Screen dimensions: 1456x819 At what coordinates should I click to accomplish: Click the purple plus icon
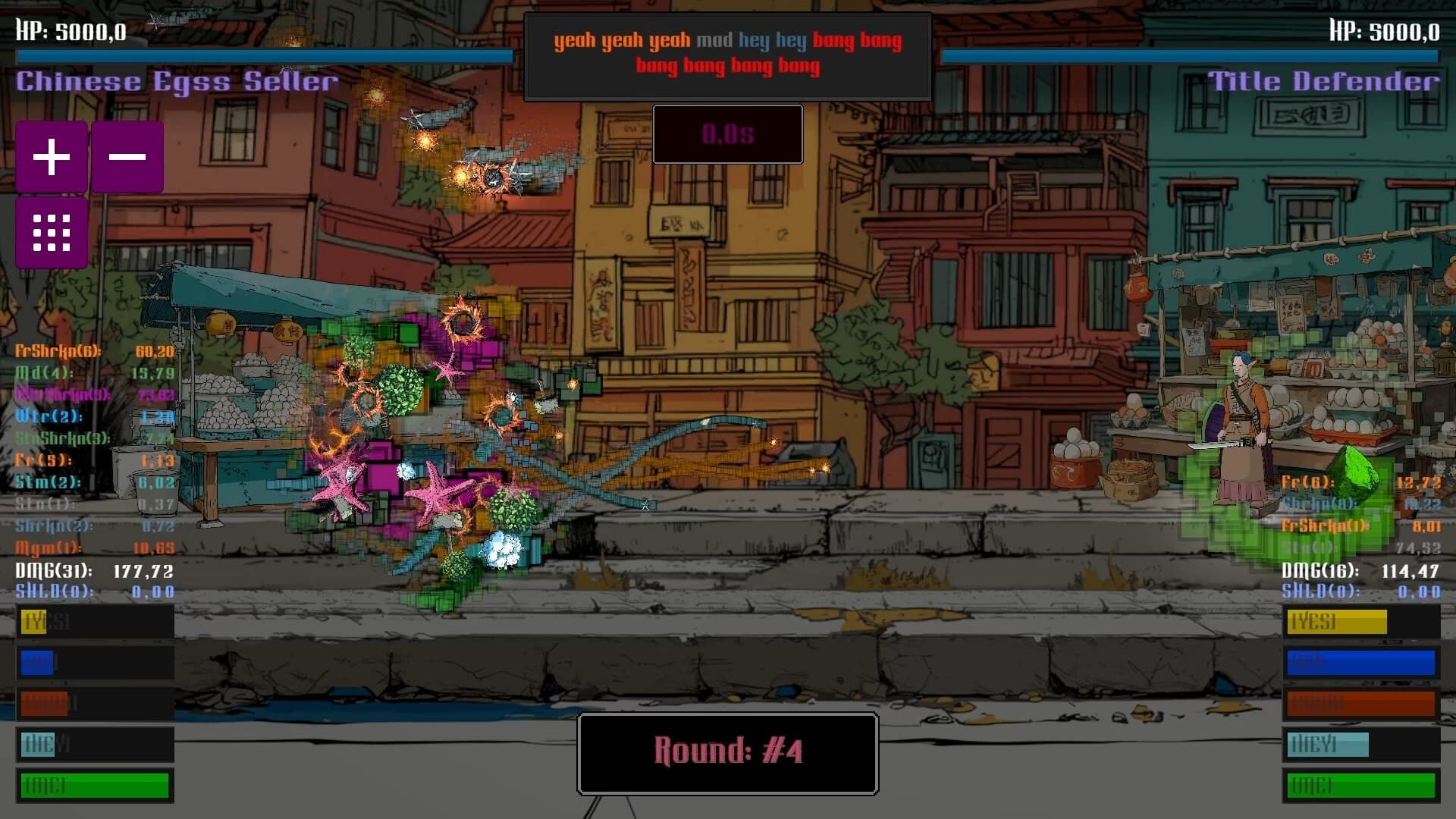coord(51,156)
